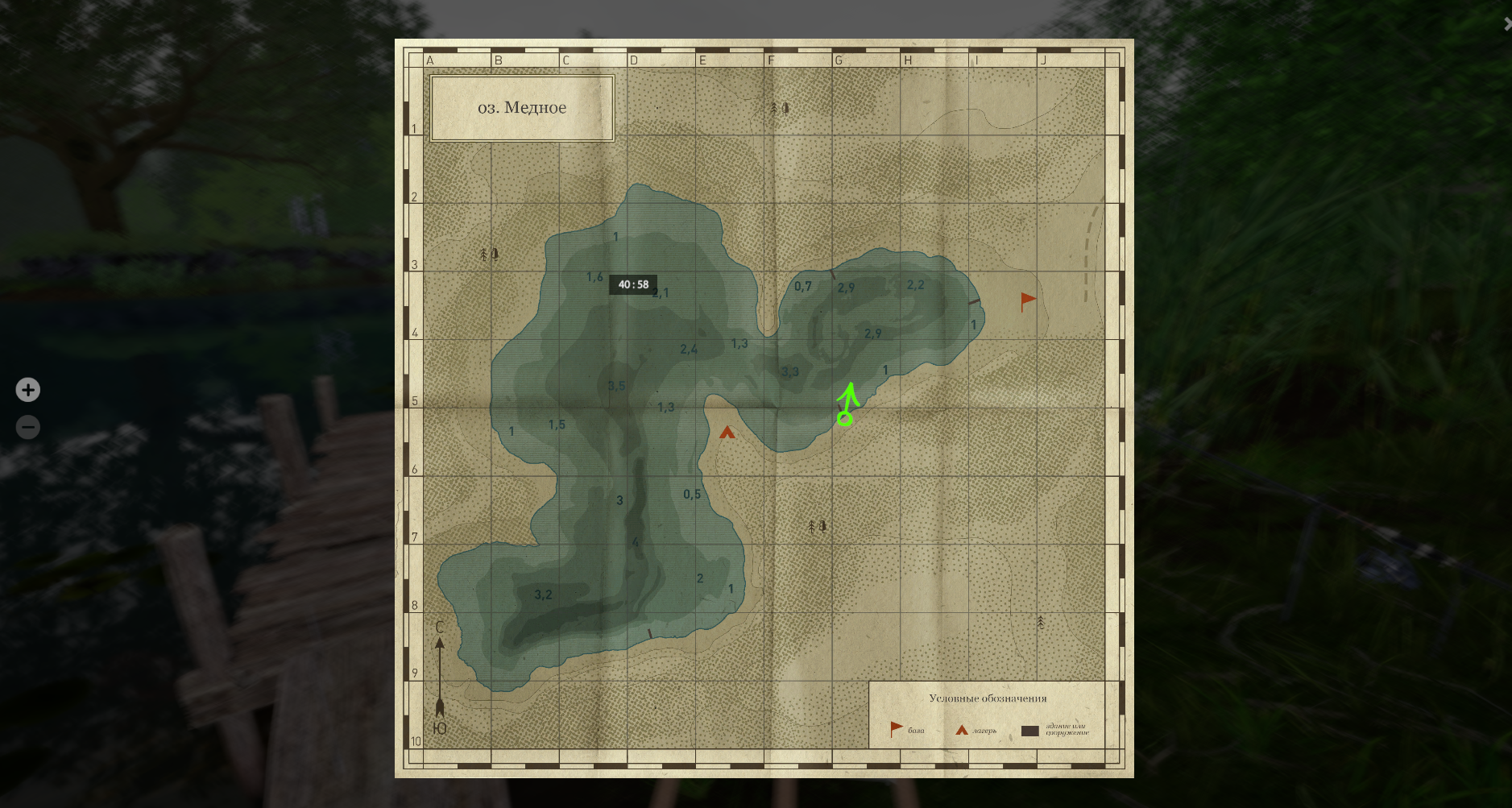
Task: Zoom out with the minus button
Action: (x=28, y=427)
